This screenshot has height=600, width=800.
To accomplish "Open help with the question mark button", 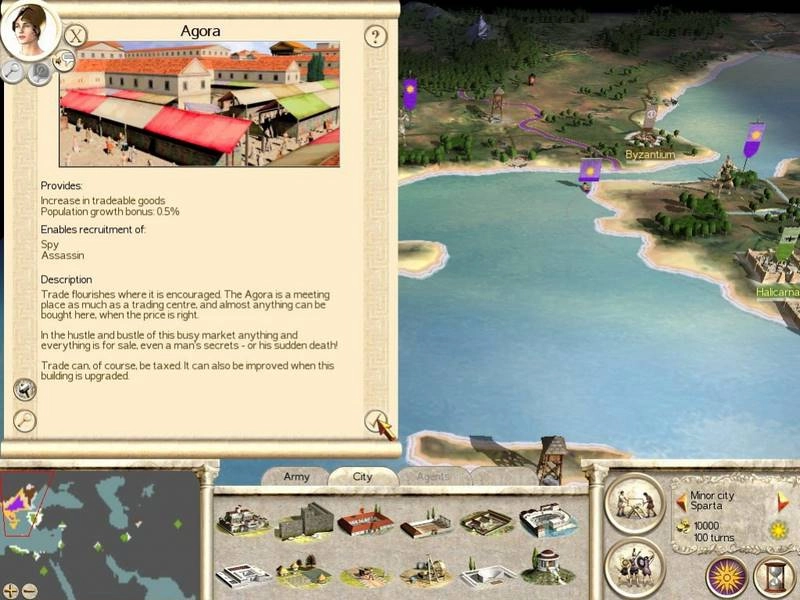I will [375, 37].
